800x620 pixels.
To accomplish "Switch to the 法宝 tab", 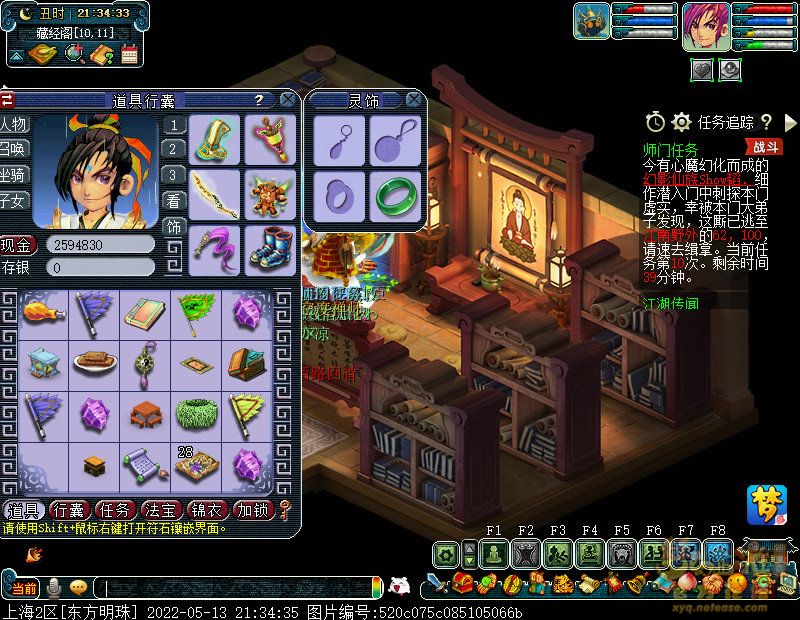I will [161, 510].
